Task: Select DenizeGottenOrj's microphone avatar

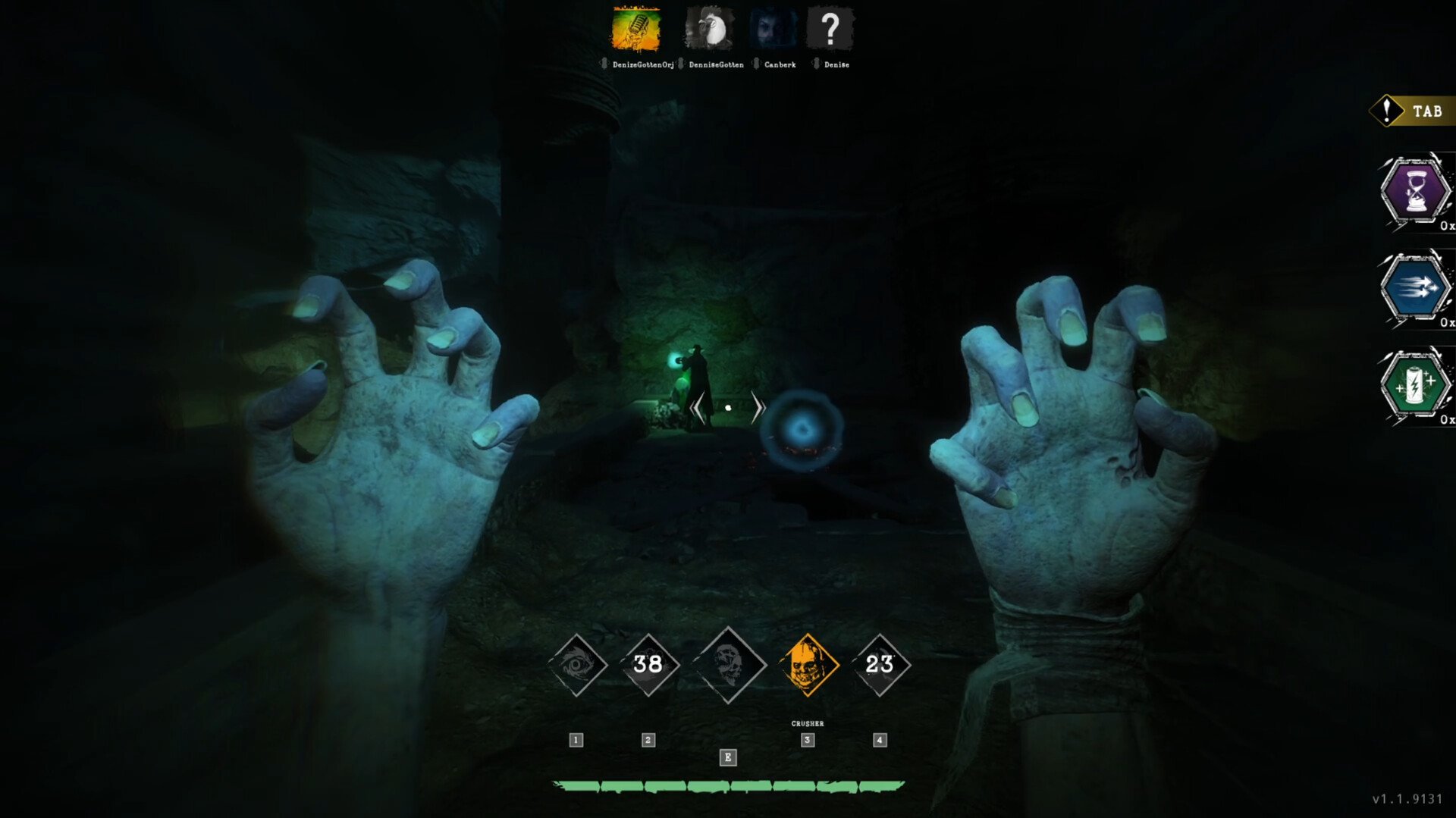Action: coord(635,30)
